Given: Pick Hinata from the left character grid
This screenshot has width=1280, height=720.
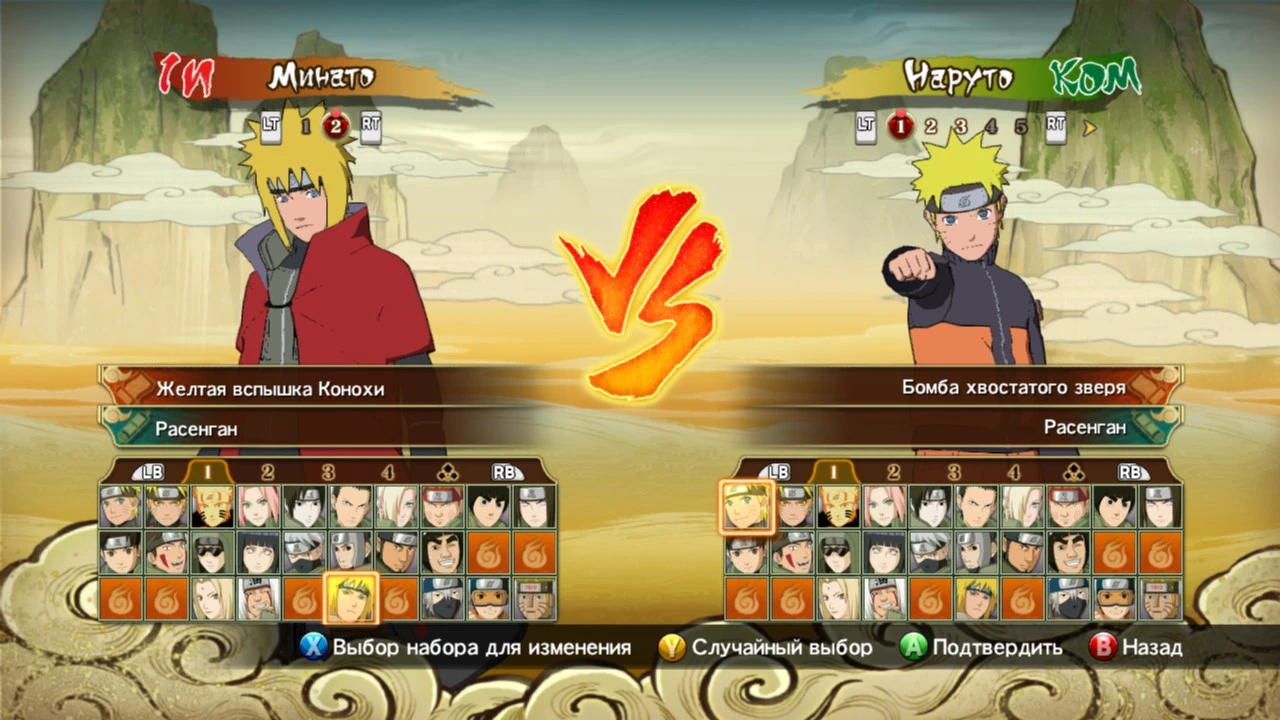Looking at the screenshot, I should point(259,553).
